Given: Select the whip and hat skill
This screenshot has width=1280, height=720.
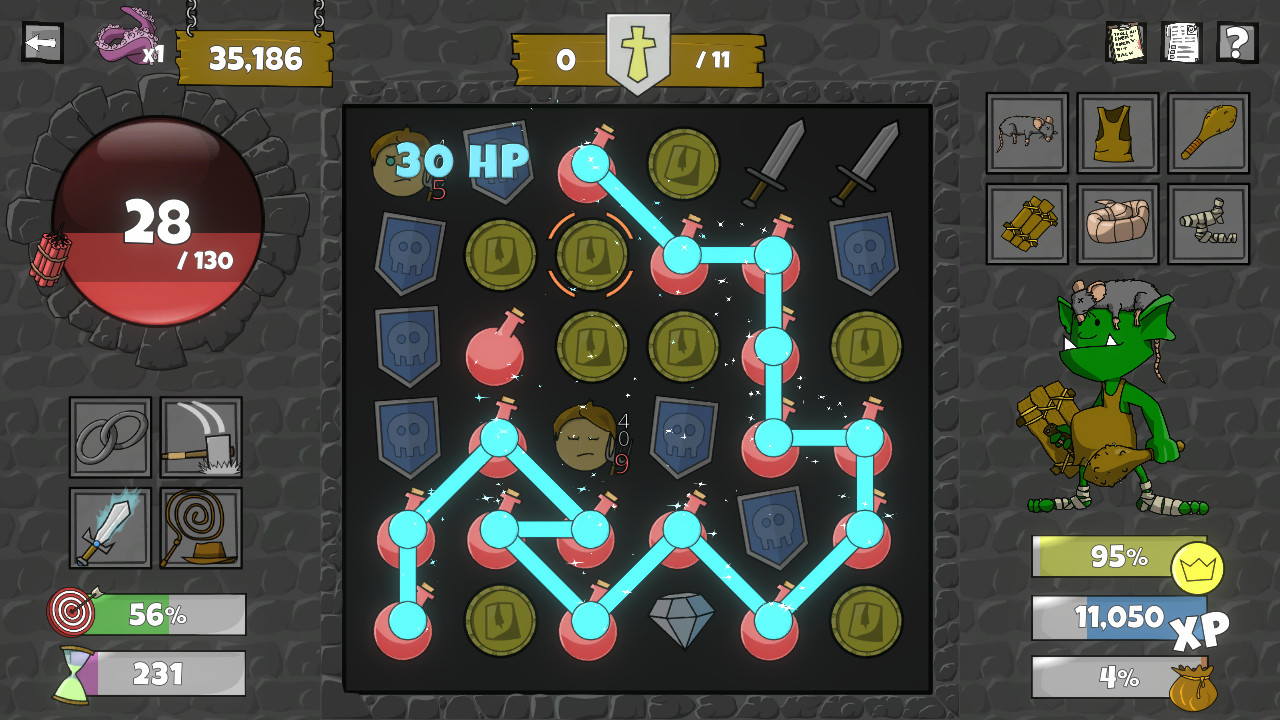Looking at the screenshot, I should tap(200, 527).
